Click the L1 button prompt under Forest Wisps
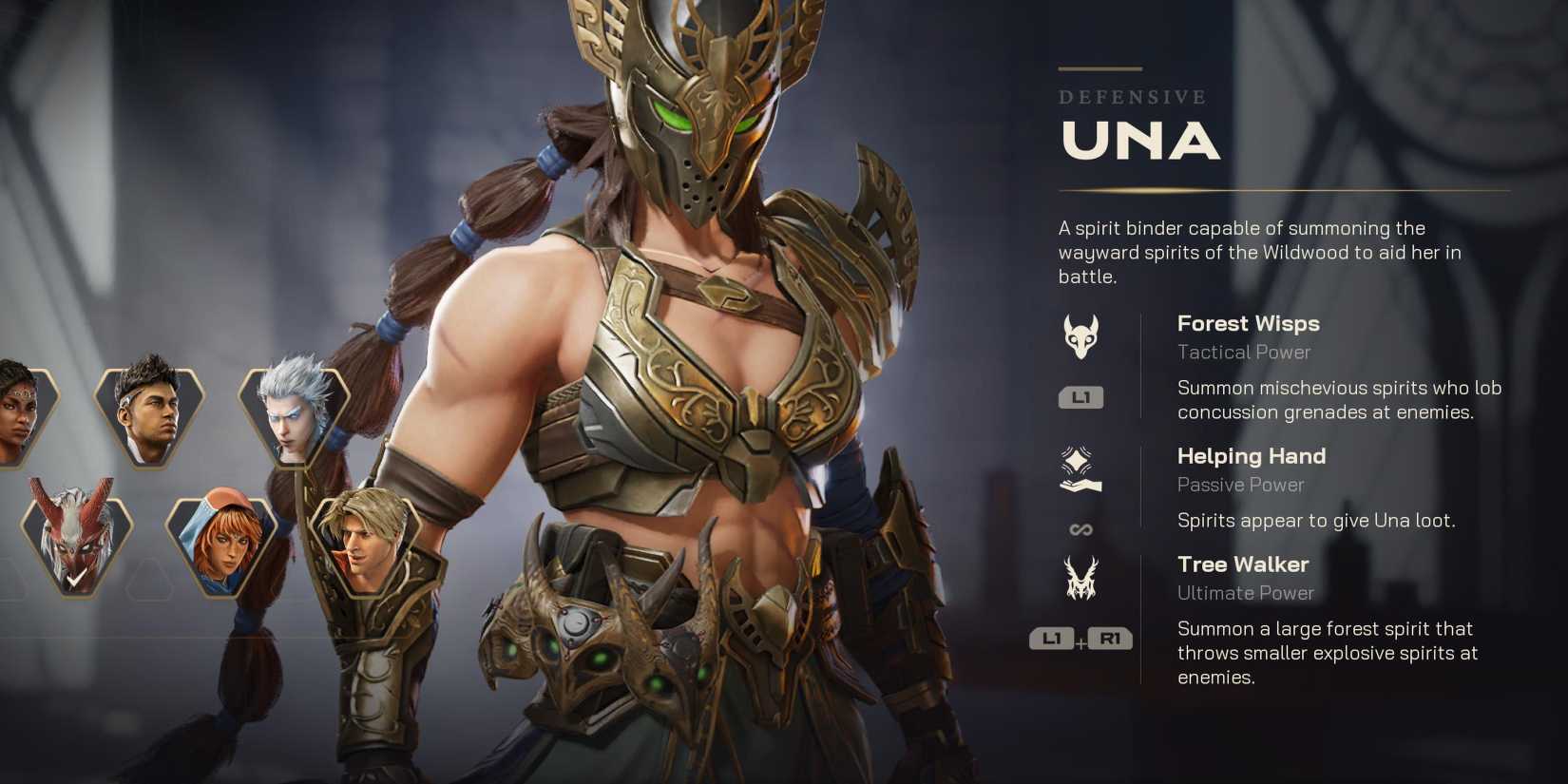Image resolution: width=1568 pixels, height=784 pixels. pos(1082,398)
